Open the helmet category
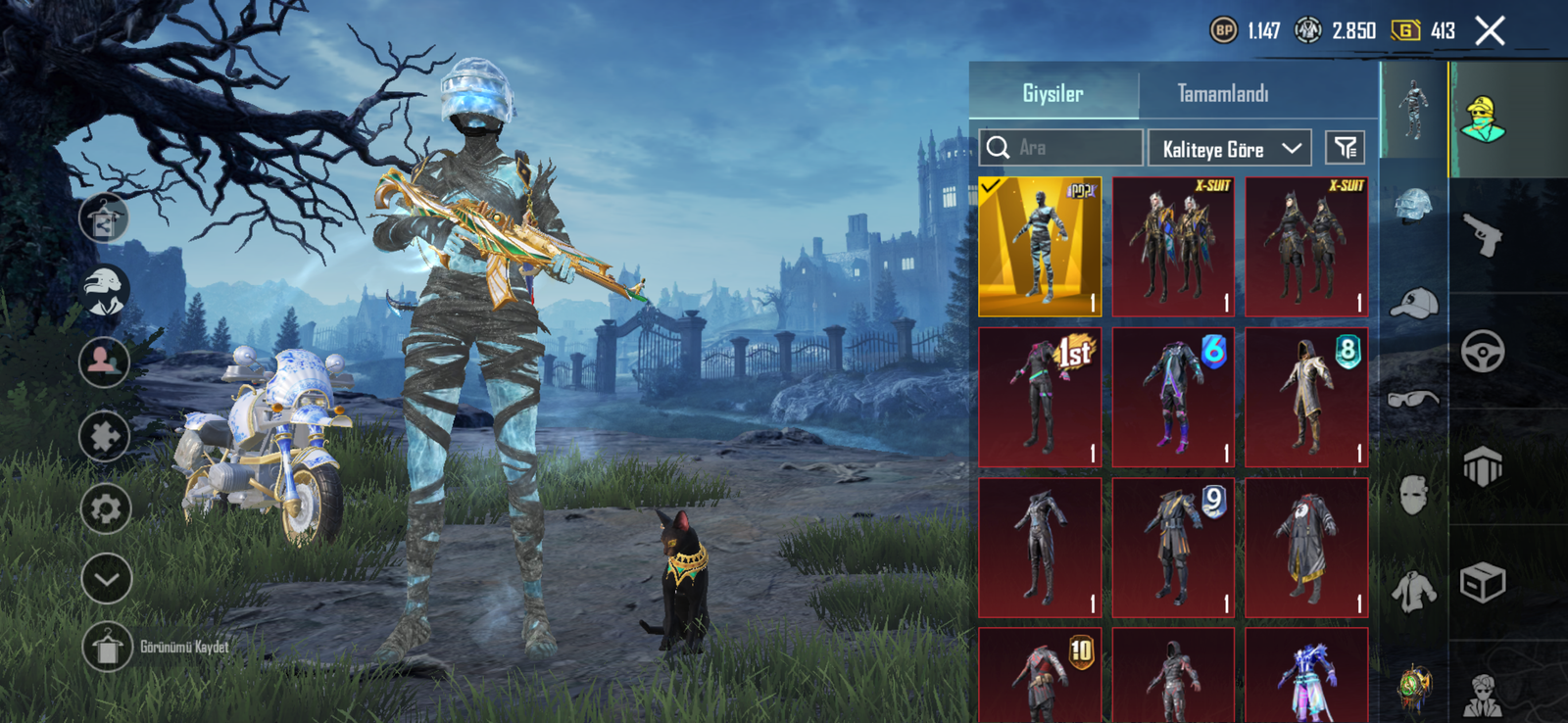 click(1413, 207)
